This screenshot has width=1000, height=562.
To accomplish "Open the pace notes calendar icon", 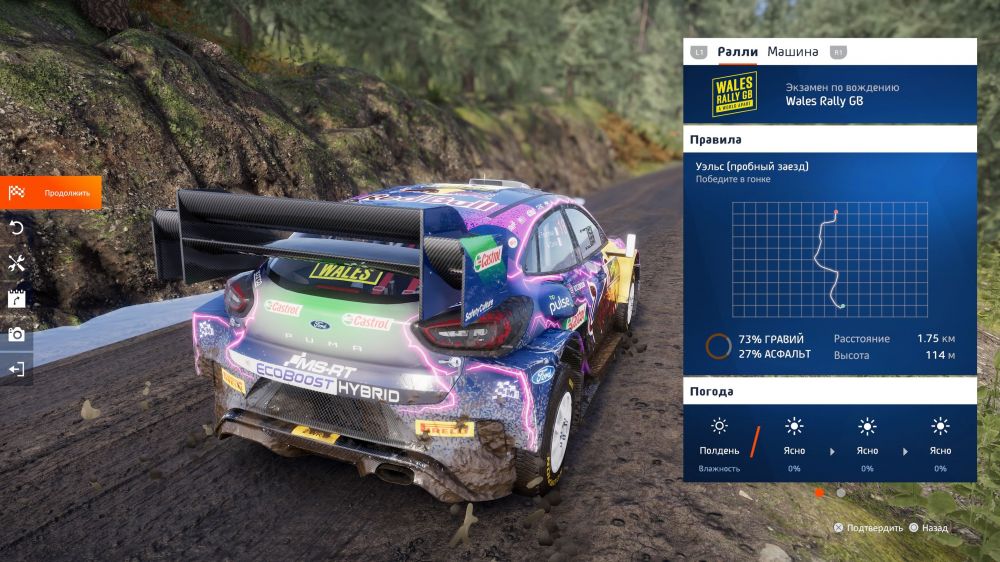I will [x=16, y=298].
